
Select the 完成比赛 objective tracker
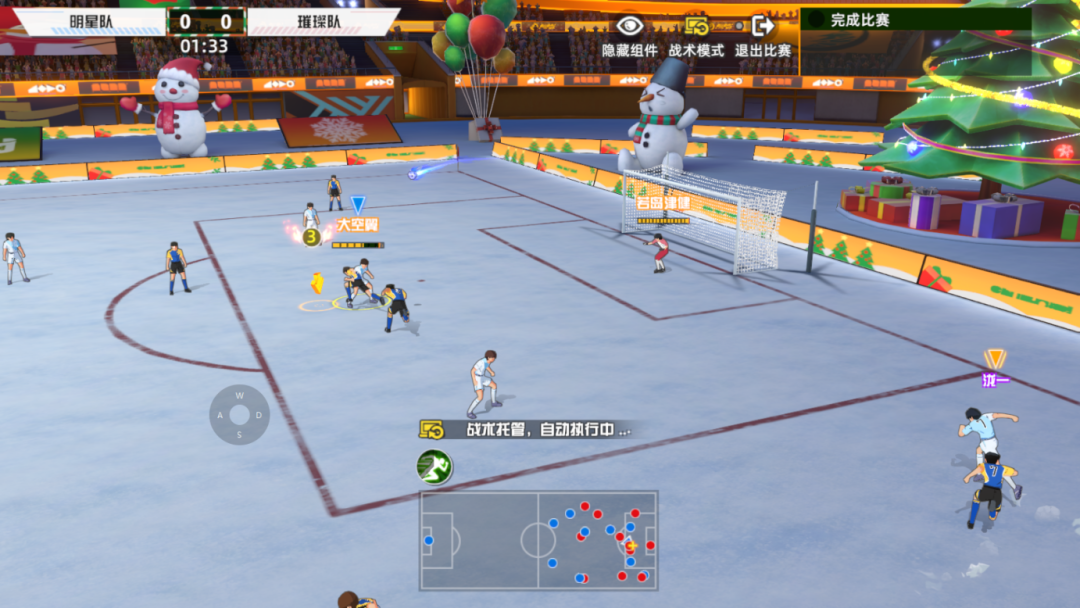click(x=915, y=19)
